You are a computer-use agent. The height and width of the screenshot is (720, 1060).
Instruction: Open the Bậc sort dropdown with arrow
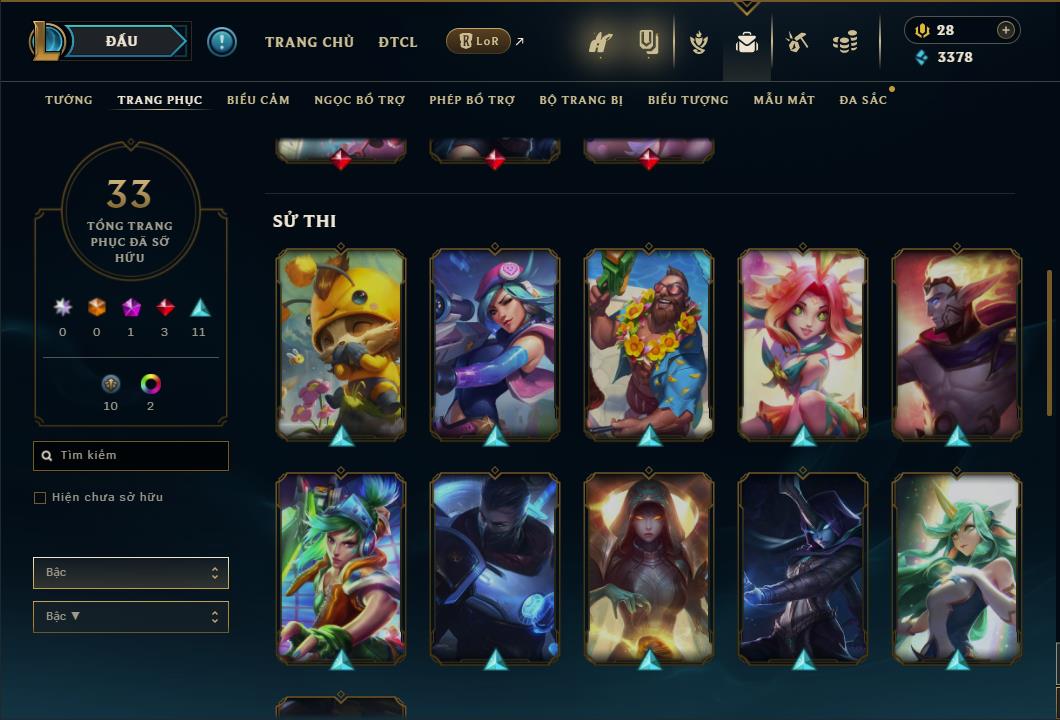point(131,617)
